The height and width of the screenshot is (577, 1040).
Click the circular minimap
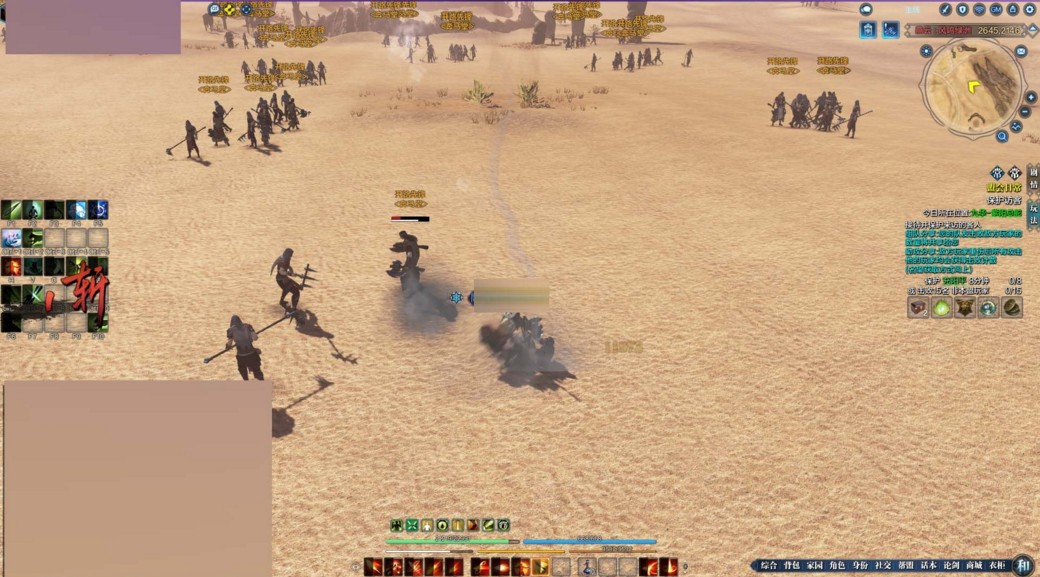[973, 86]
